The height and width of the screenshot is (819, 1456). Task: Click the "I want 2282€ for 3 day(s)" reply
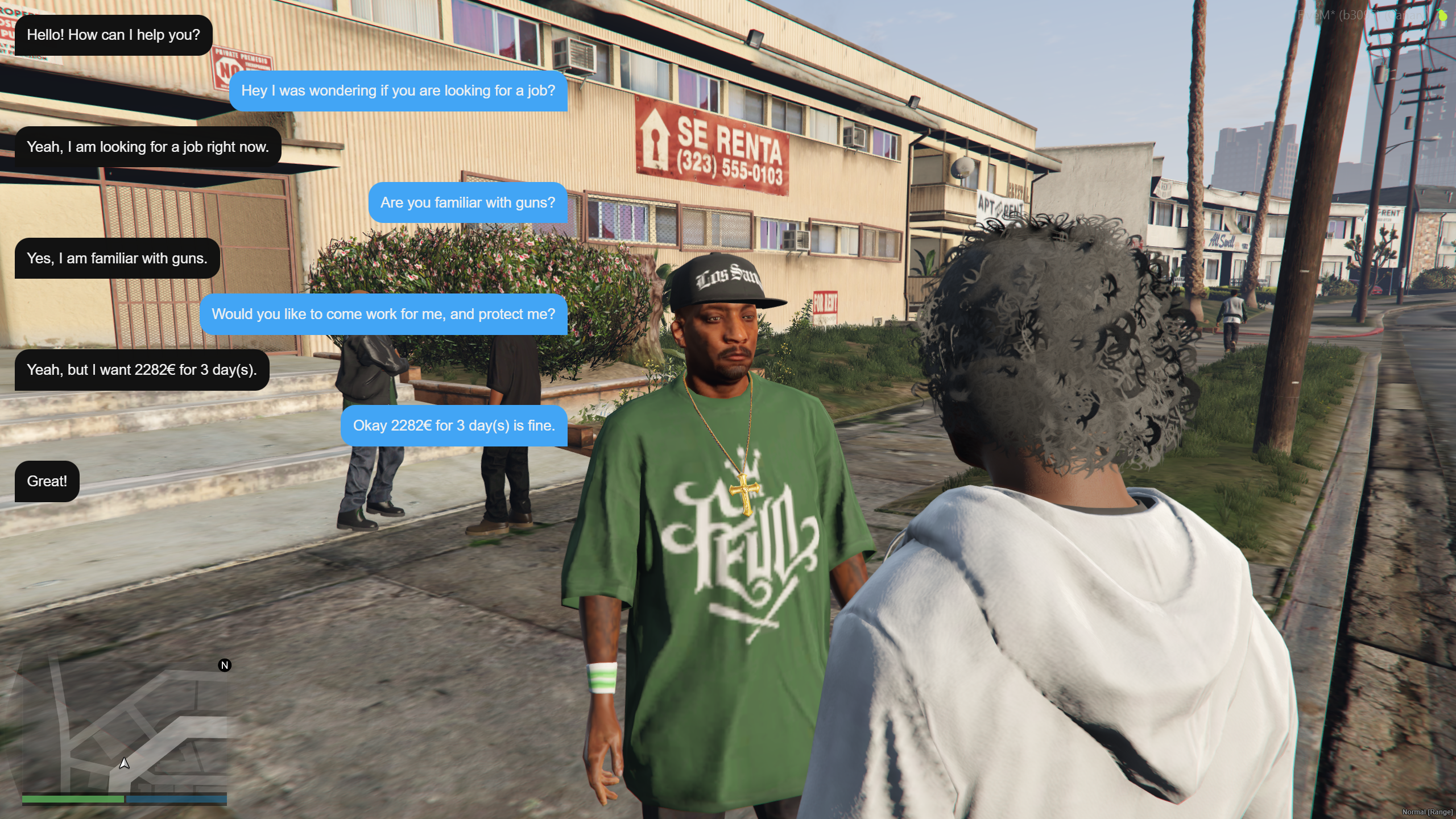(x=142, y=370)
